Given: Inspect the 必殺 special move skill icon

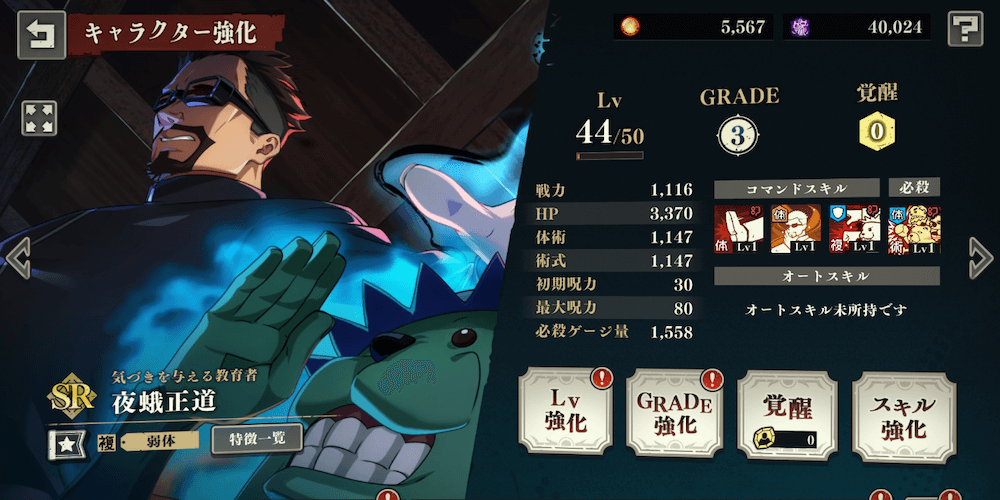Looking at the screenshot, I should pyautogui.click(x=914, y=229).
